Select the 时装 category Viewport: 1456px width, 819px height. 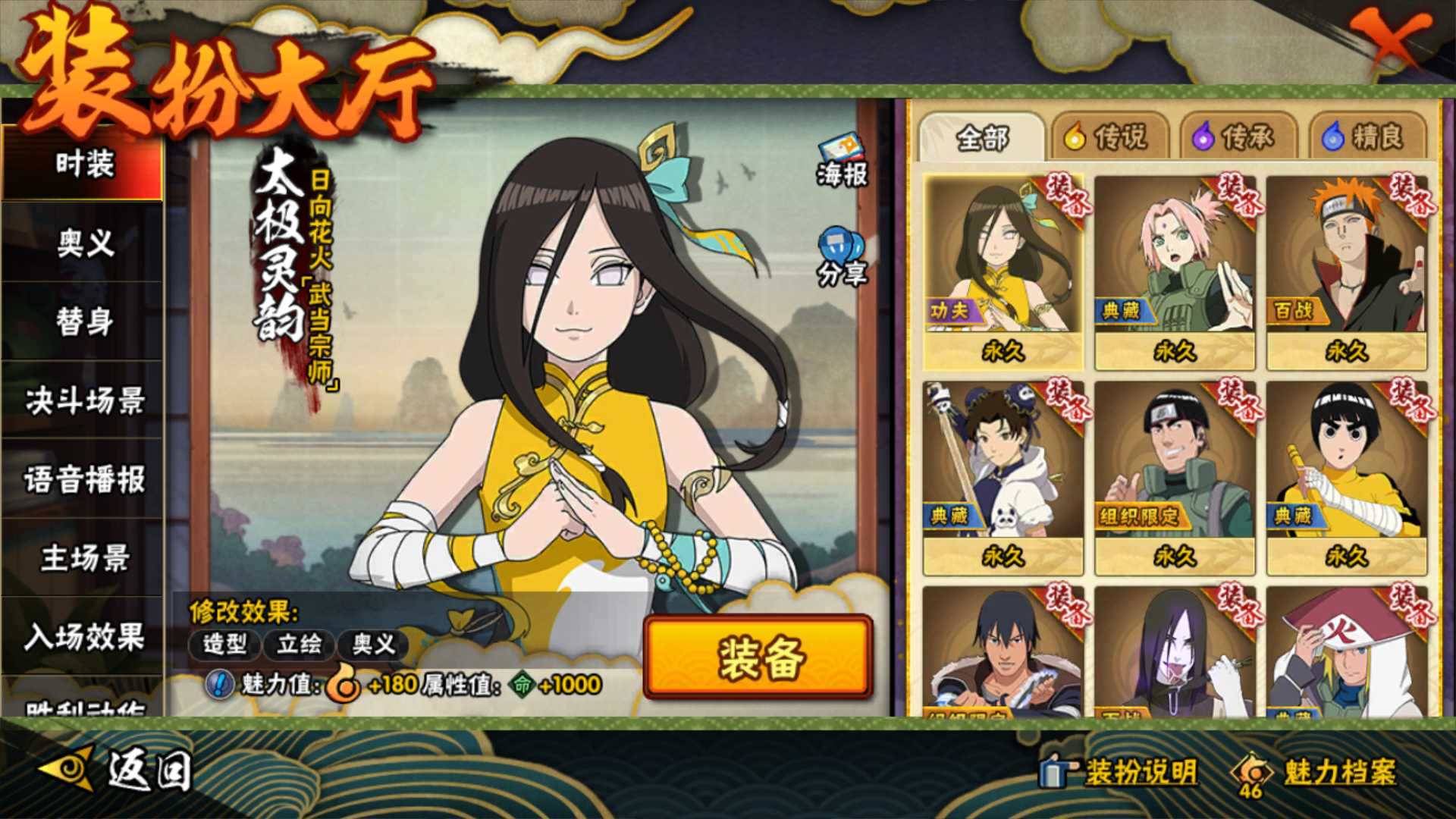pyautogui.click(x=83, y=164)
